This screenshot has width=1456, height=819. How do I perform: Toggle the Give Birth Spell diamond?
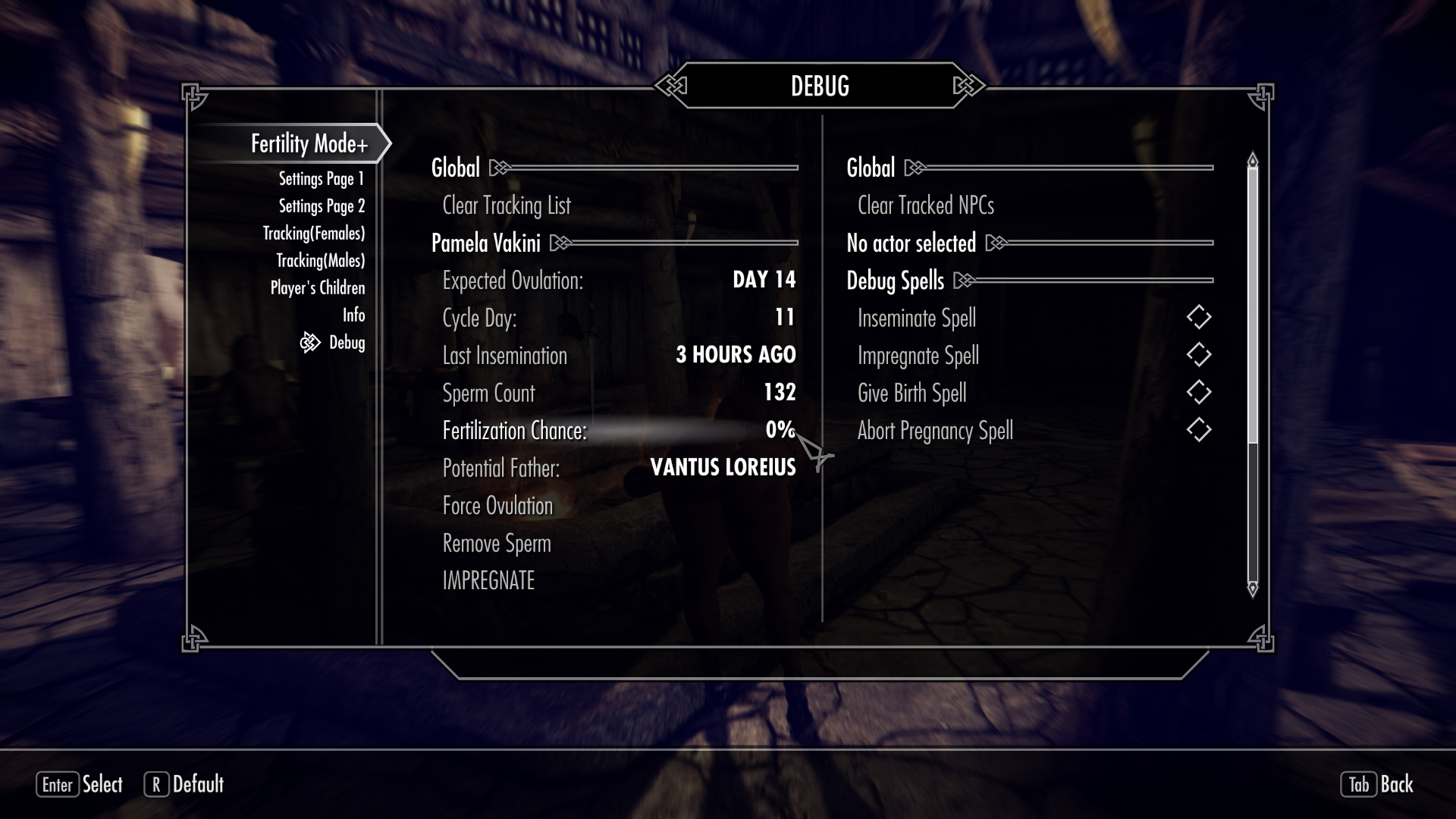pyautogui.click(x=1199, y=392)
